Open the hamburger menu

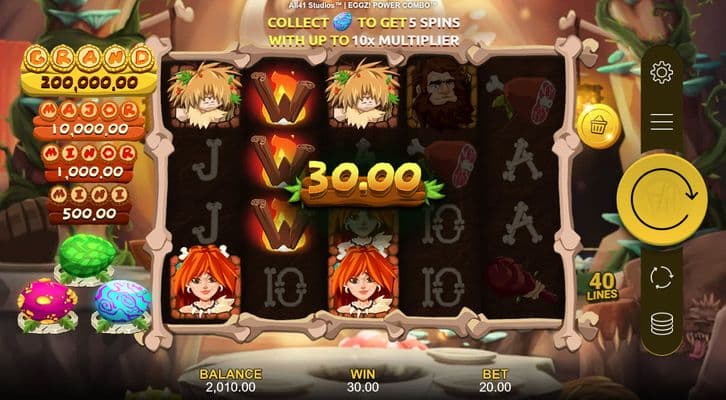click(x=661, y=122)
